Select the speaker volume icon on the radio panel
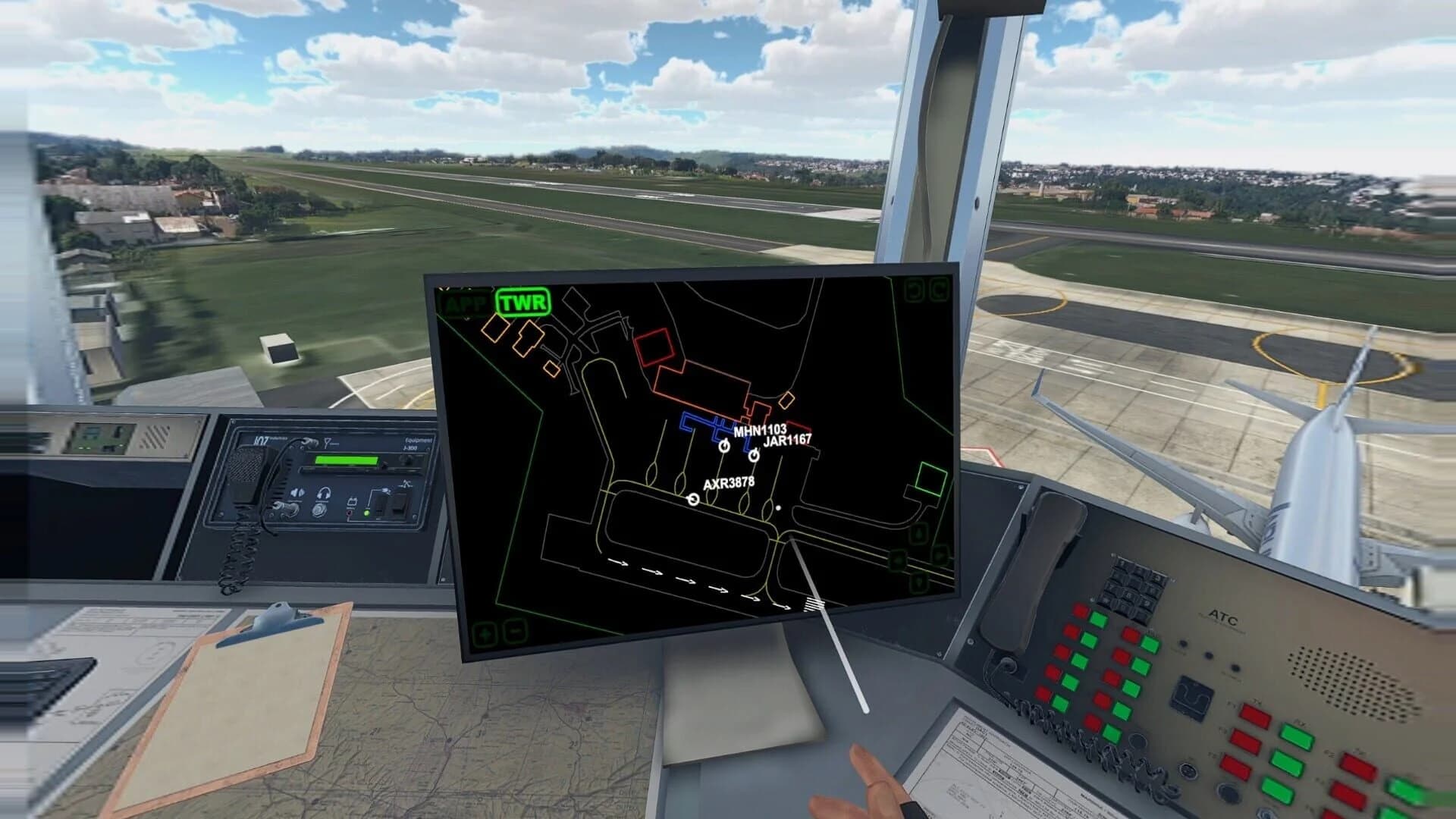The width and height of the screenshot is (1456, 819). (x=297, y=493)
